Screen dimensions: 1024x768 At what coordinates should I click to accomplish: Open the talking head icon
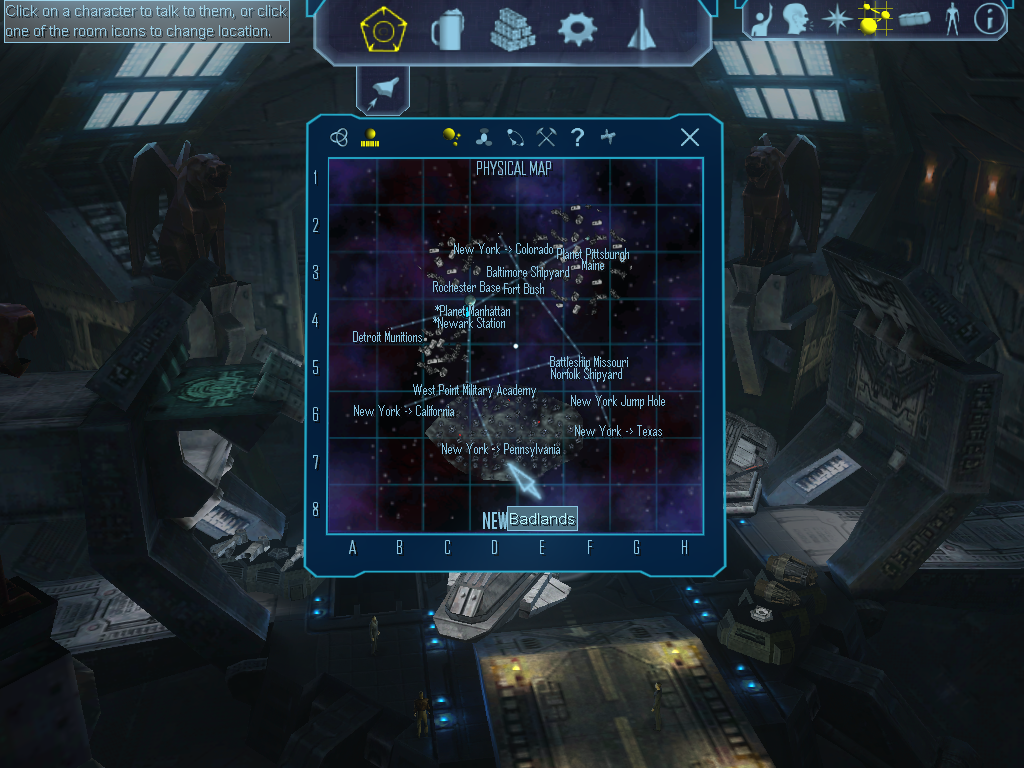796,18
